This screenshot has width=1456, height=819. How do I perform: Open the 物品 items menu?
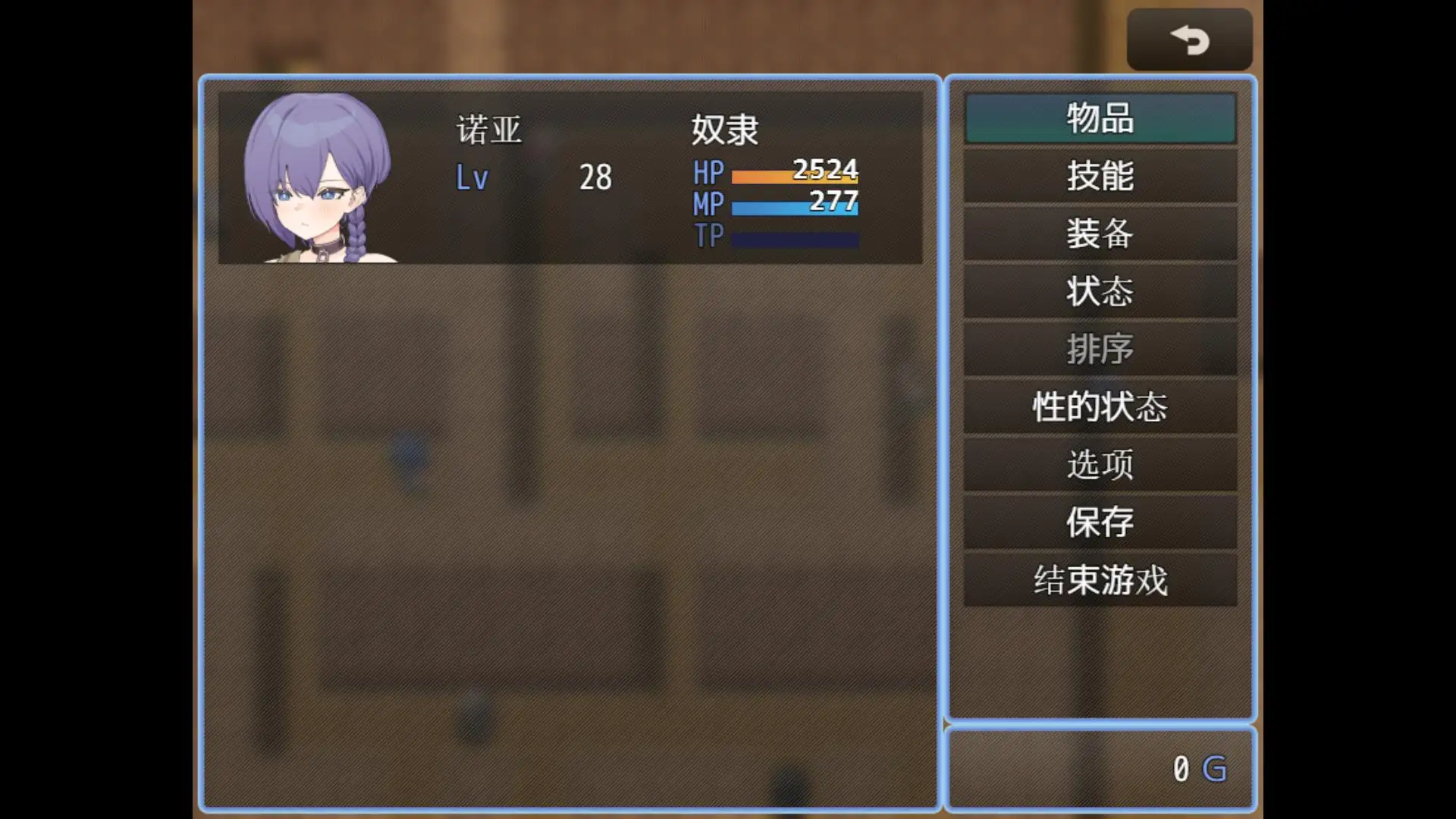(1100, 118)
